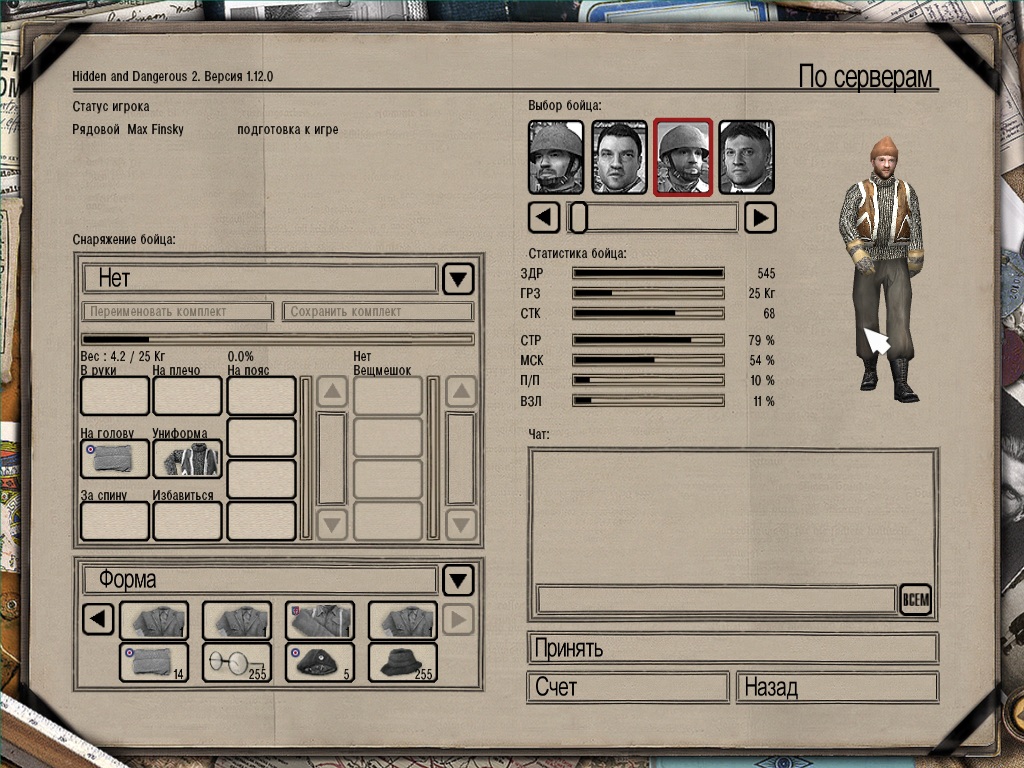This screenshot has width=1024, height=768.
Task: Show next soldiers with the right arrow
Action: click(761, 217)
